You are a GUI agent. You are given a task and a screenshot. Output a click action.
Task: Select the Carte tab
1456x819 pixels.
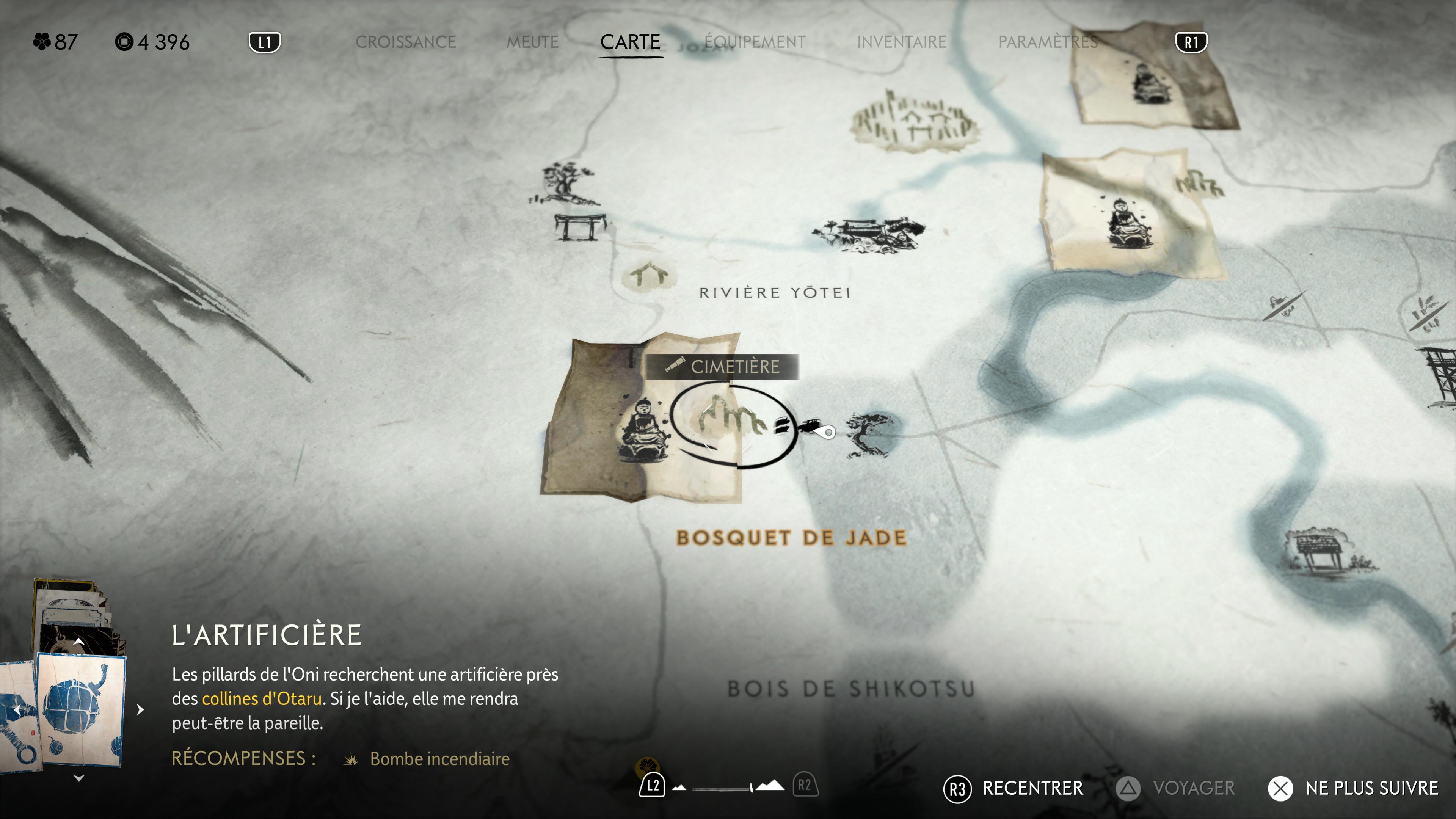tap(630, 42)
